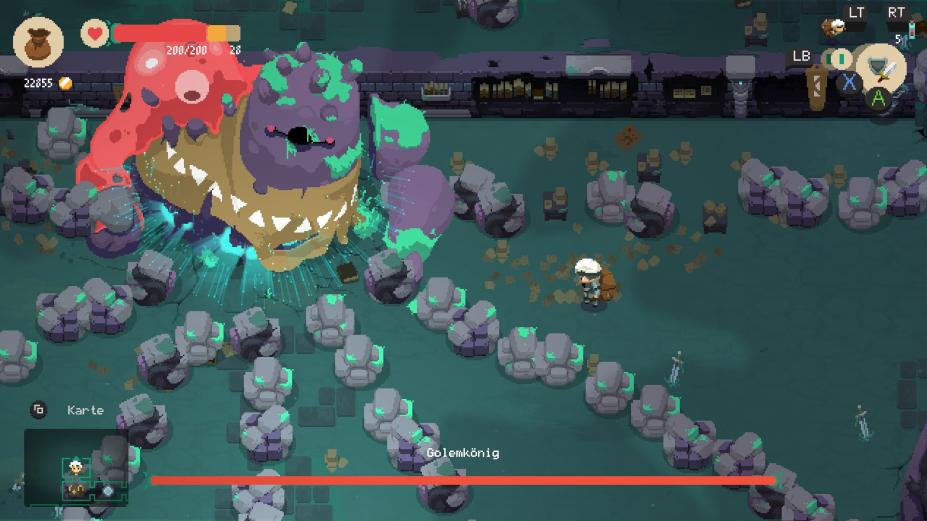Open the dungeon minimap

[x=76, y=468]
